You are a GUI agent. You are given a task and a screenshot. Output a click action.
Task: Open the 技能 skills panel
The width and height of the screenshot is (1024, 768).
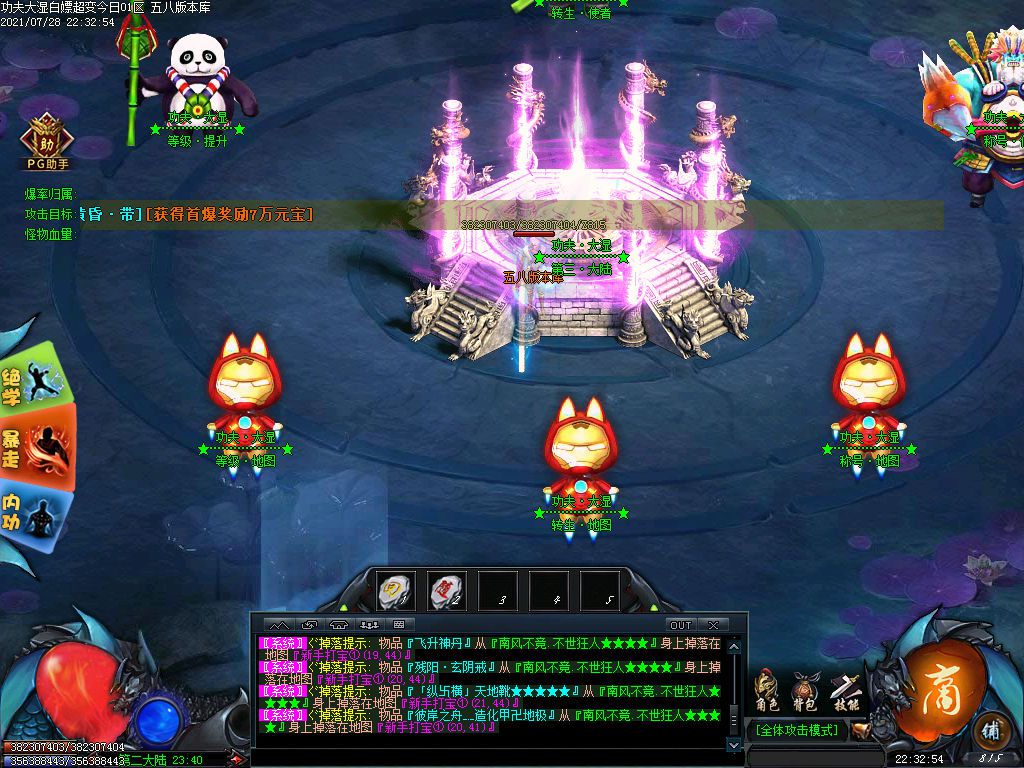[x=844, y=692]
